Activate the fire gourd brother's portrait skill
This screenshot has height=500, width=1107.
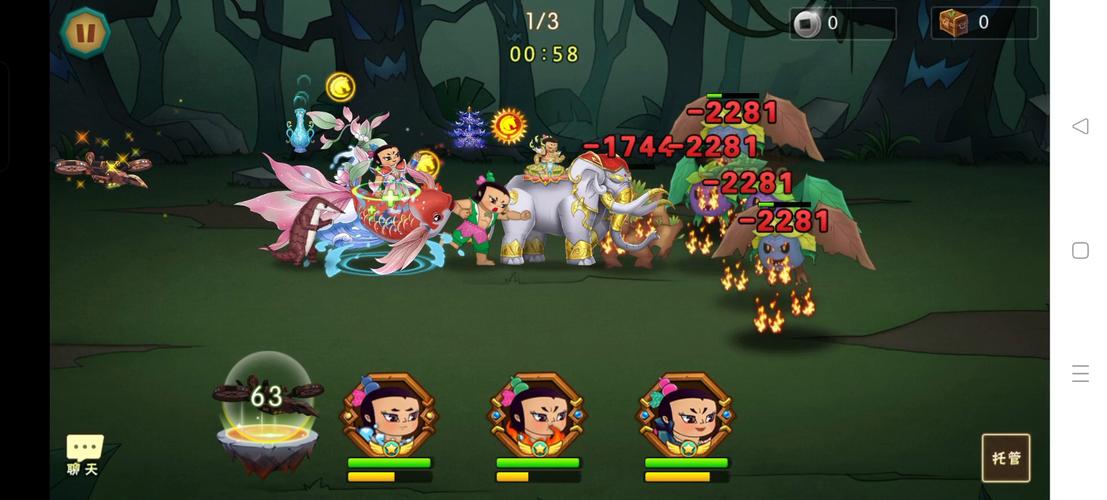538,416
